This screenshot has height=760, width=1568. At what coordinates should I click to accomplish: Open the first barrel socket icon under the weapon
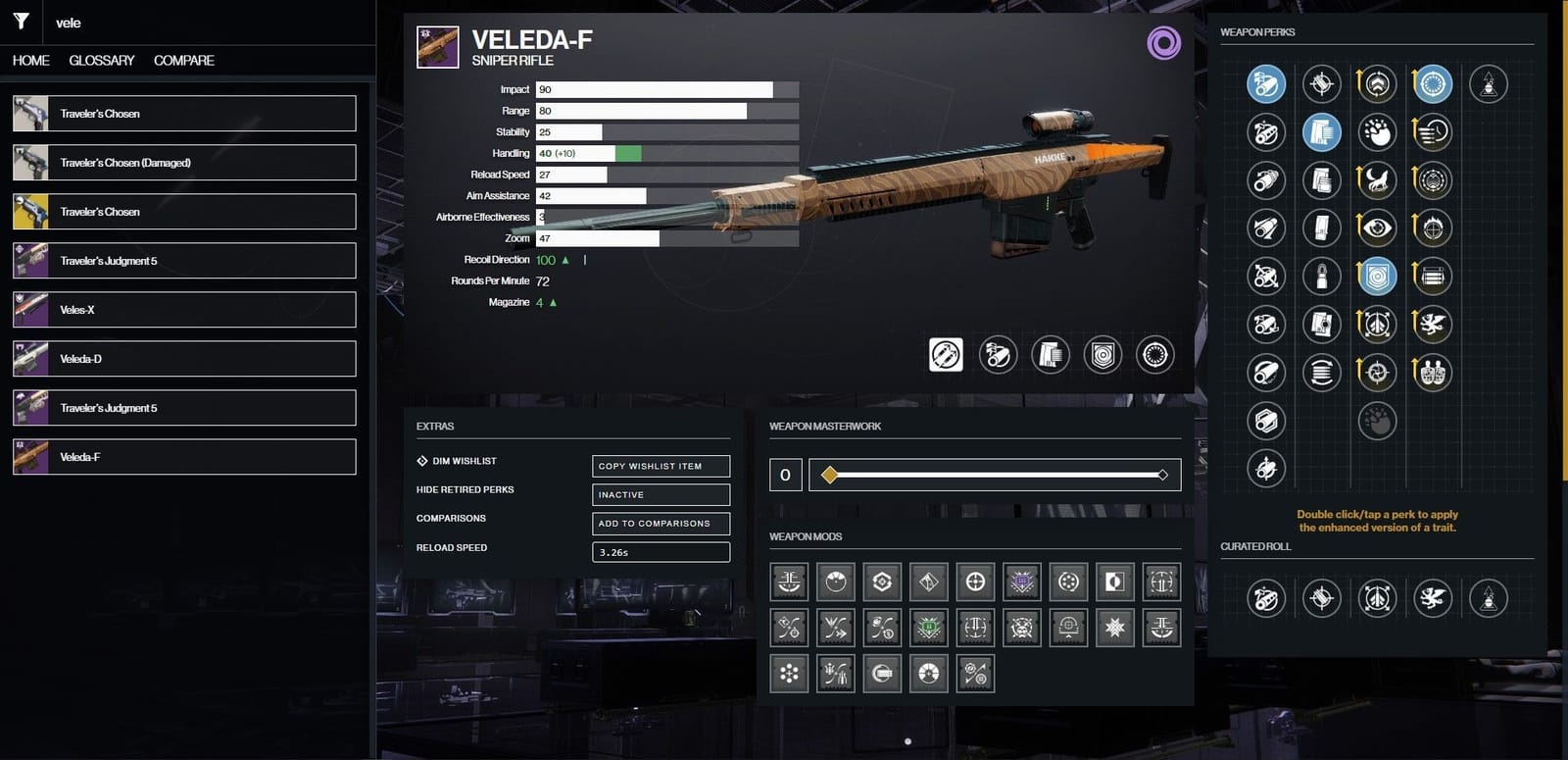tap(945, 355)
